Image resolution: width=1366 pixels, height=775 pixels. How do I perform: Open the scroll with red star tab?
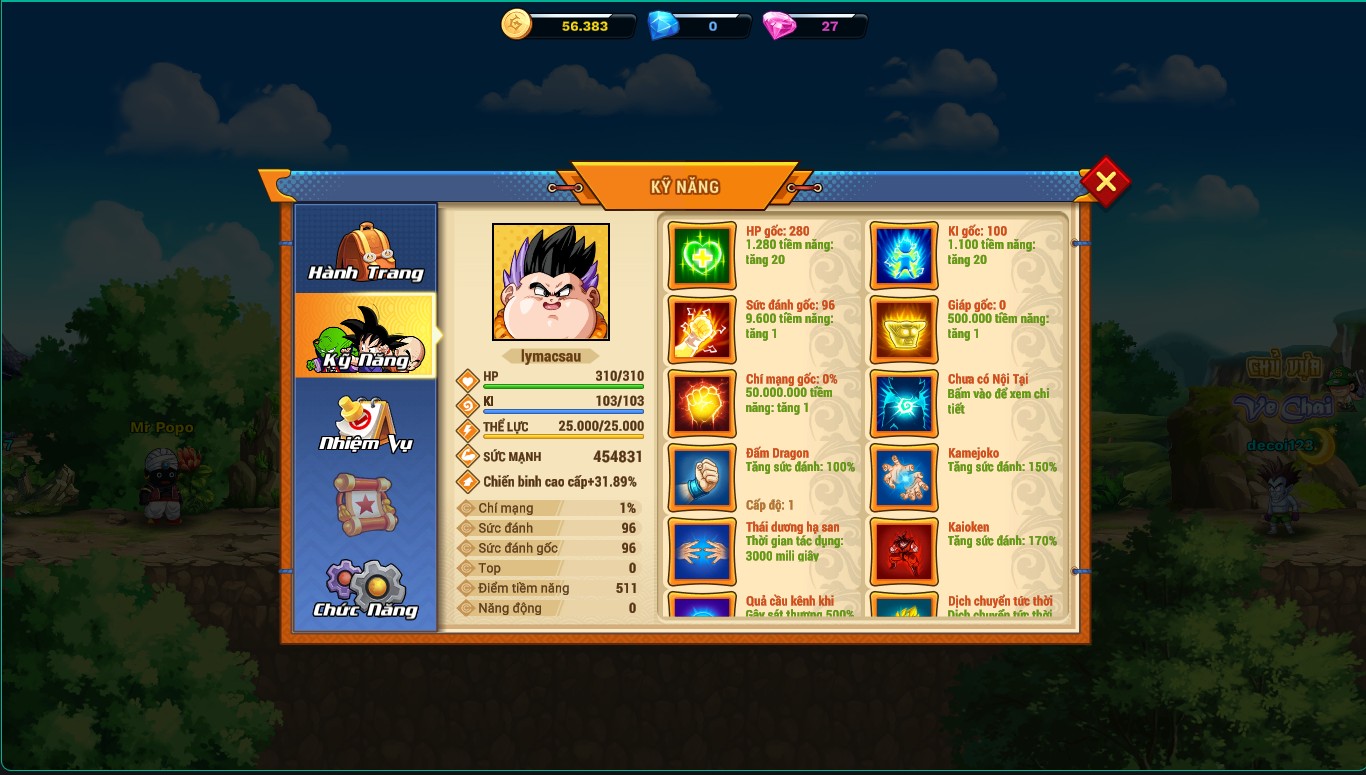click(x=365, y=504)
